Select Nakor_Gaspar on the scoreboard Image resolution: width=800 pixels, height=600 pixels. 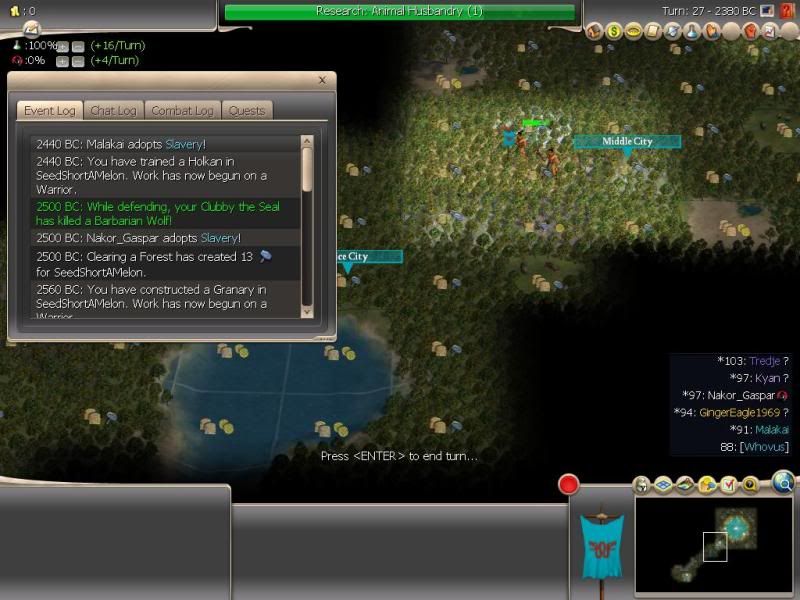[x=735, y=395]
